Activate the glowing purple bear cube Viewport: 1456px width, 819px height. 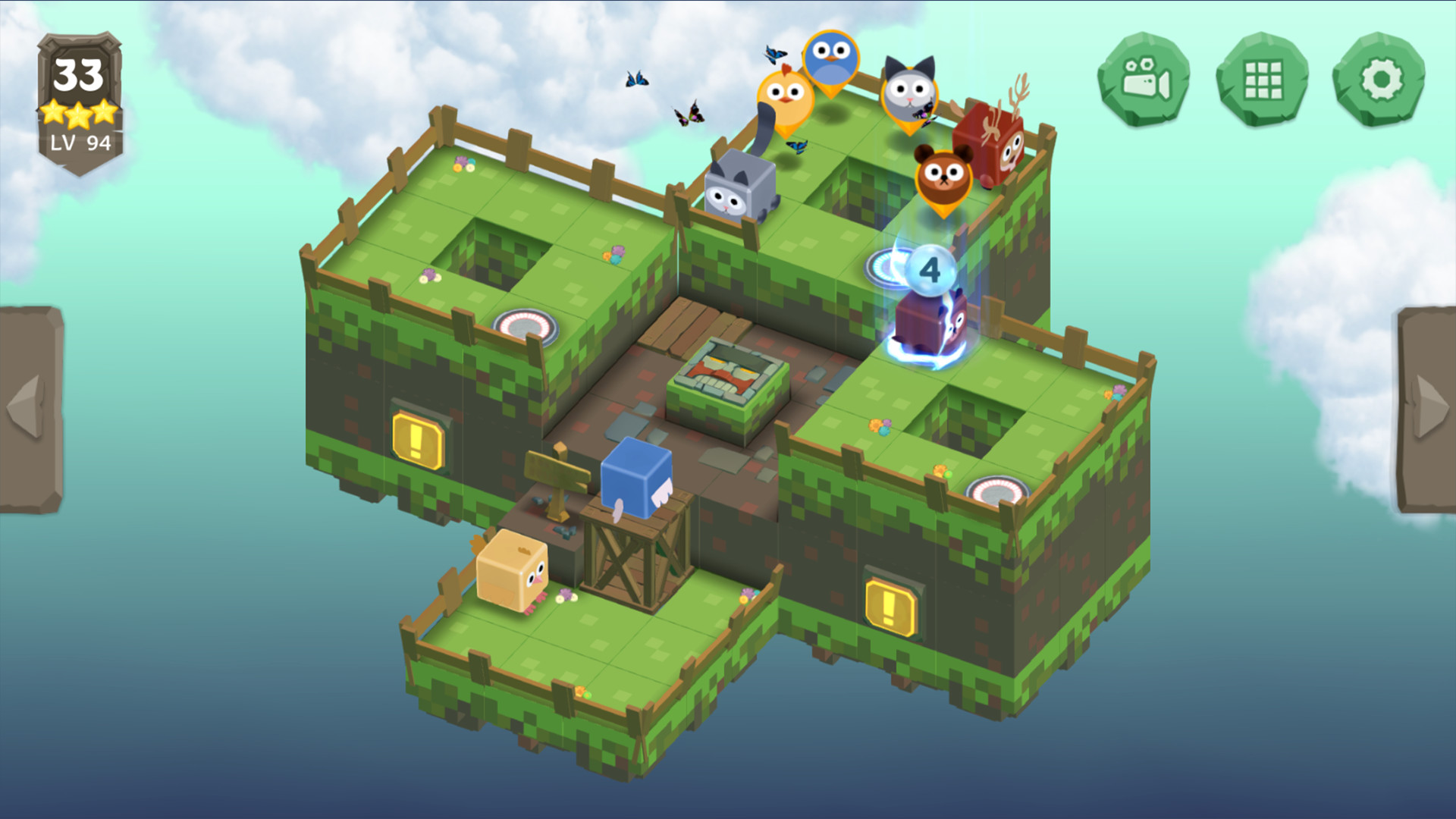point(929,325)
